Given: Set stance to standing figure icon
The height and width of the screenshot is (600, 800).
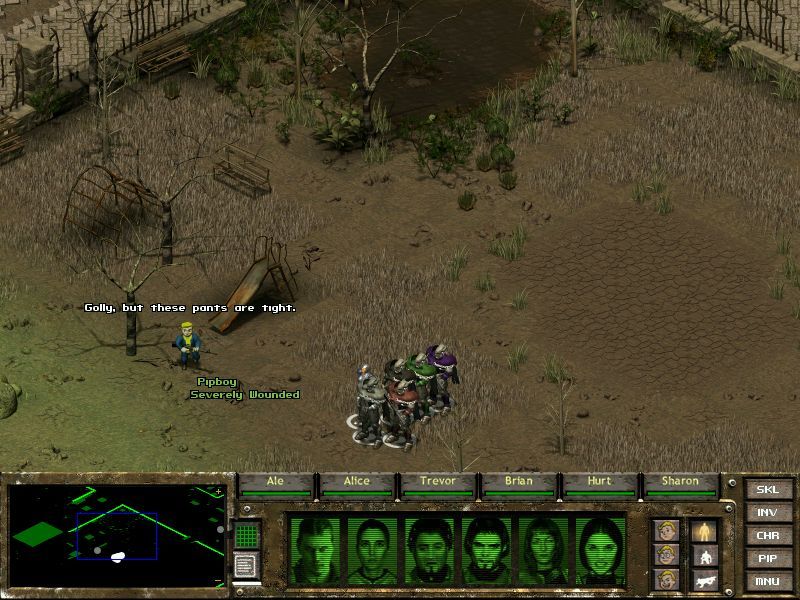Looking at the screenshot, I should [x=704, y=531].
